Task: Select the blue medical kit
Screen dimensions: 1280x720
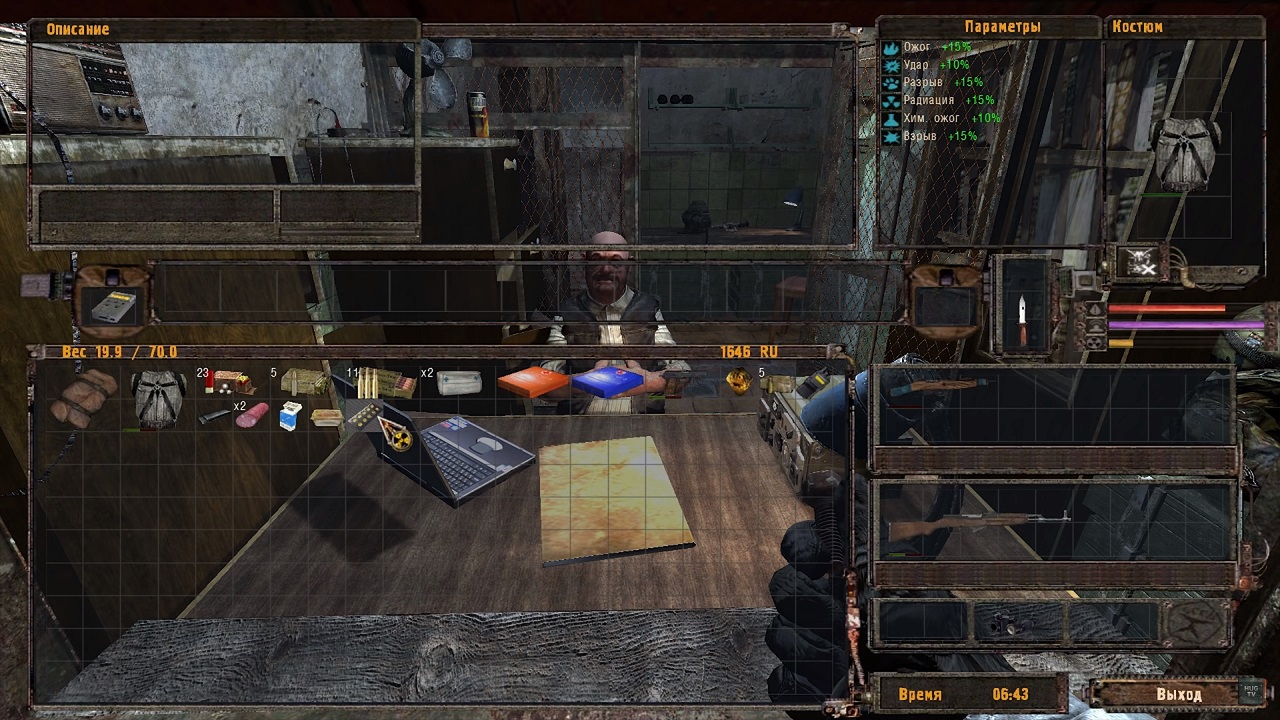Action: [606, 382]
